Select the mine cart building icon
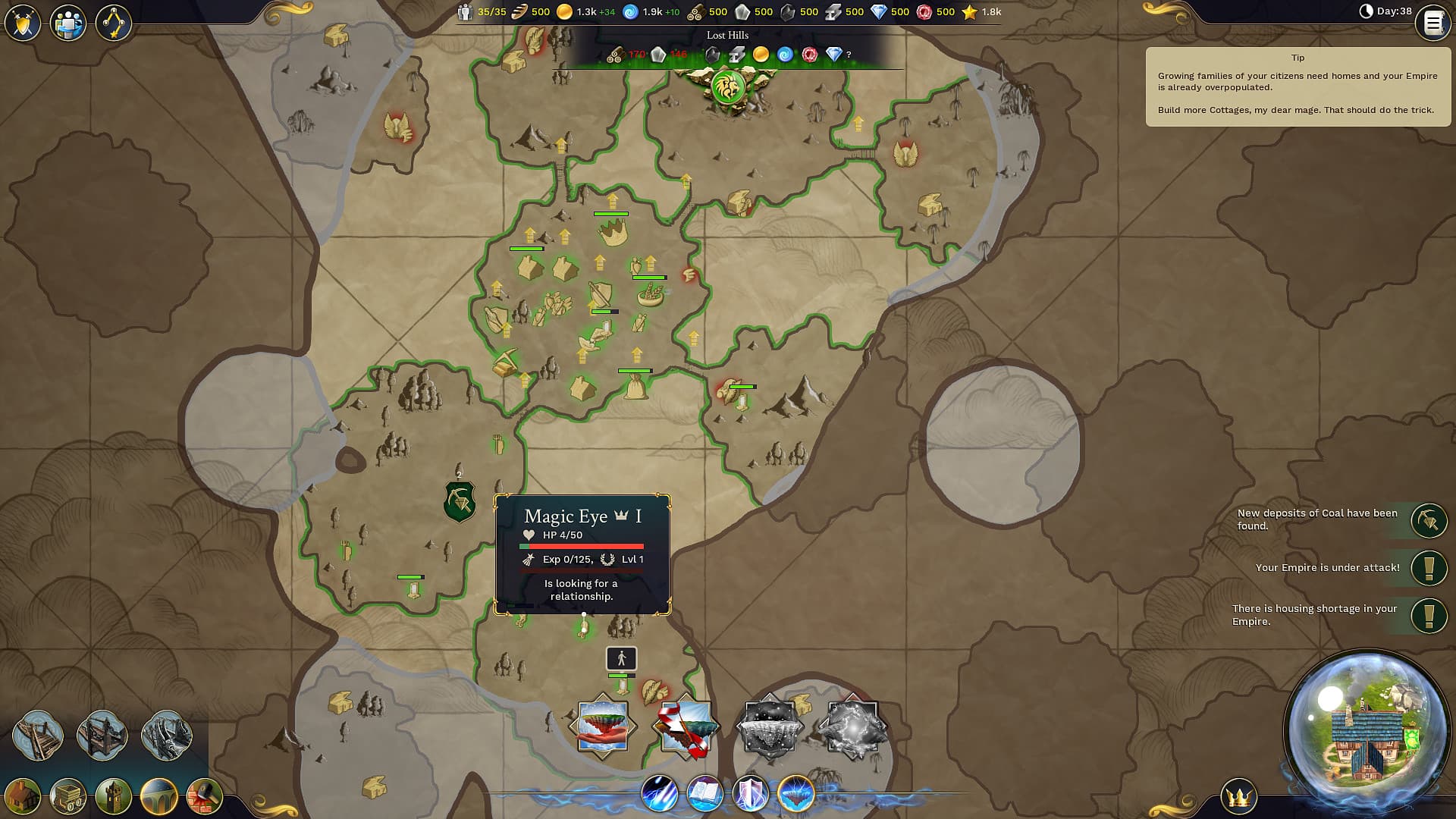Viewport: 1456px width, 819px height. 67,796
